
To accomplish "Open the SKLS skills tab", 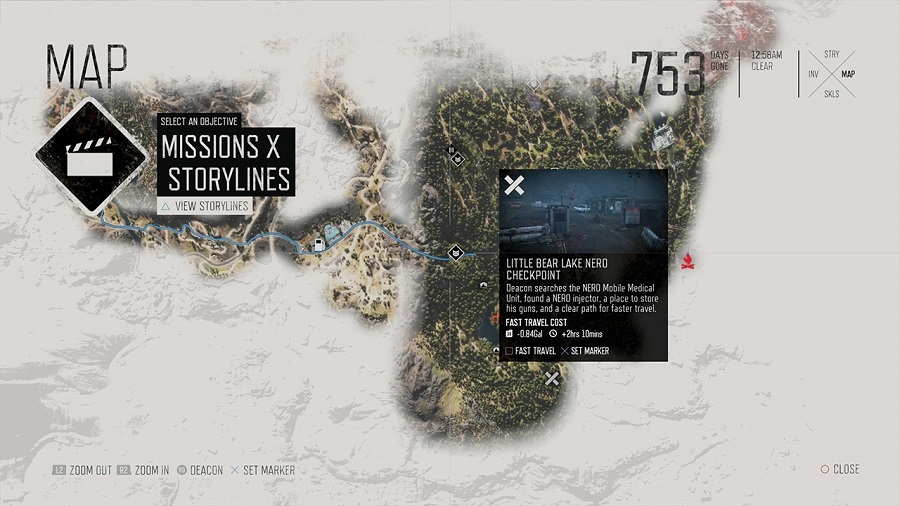I will pos(831,94).
